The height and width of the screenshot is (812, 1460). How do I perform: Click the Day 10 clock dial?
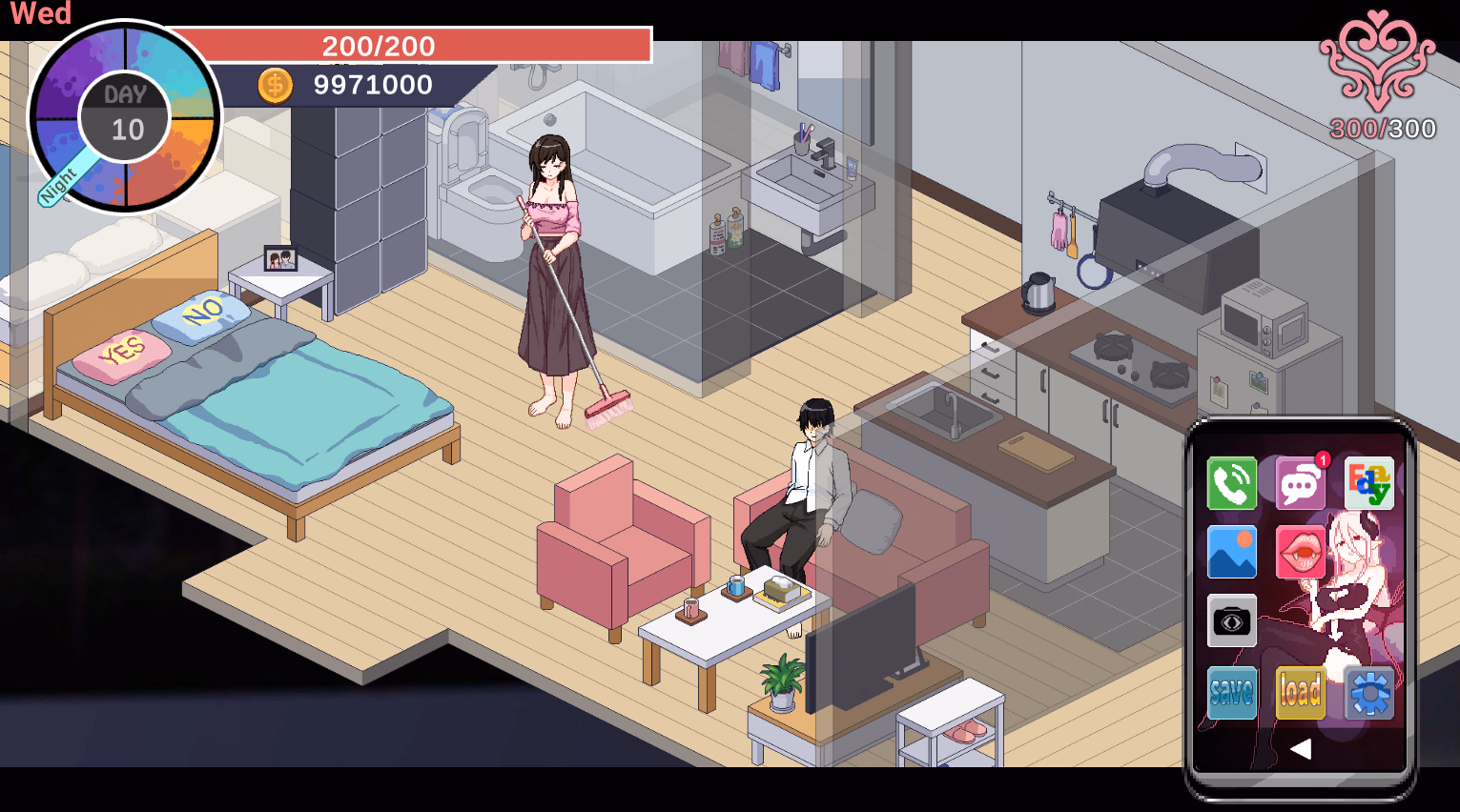pos(127,116)
